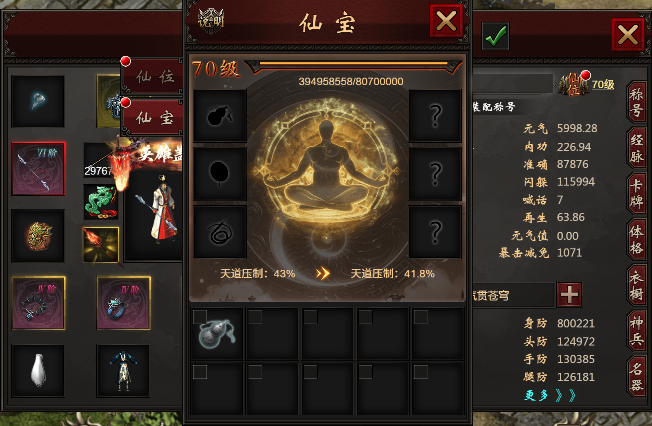The width and height of the screenshot is (652, 426).
Task: Open the 仙位 tab
Action: [154, 75]
